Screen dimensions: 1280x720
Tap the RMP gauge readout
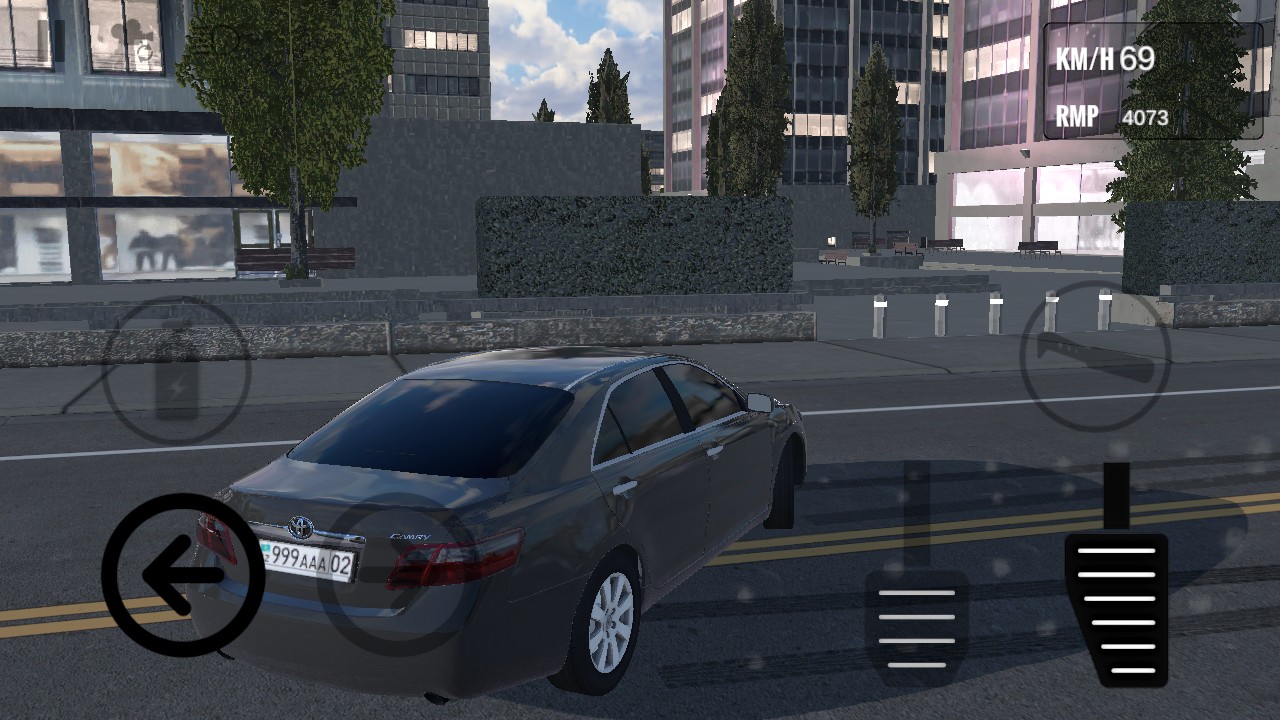pos(1075,116)
